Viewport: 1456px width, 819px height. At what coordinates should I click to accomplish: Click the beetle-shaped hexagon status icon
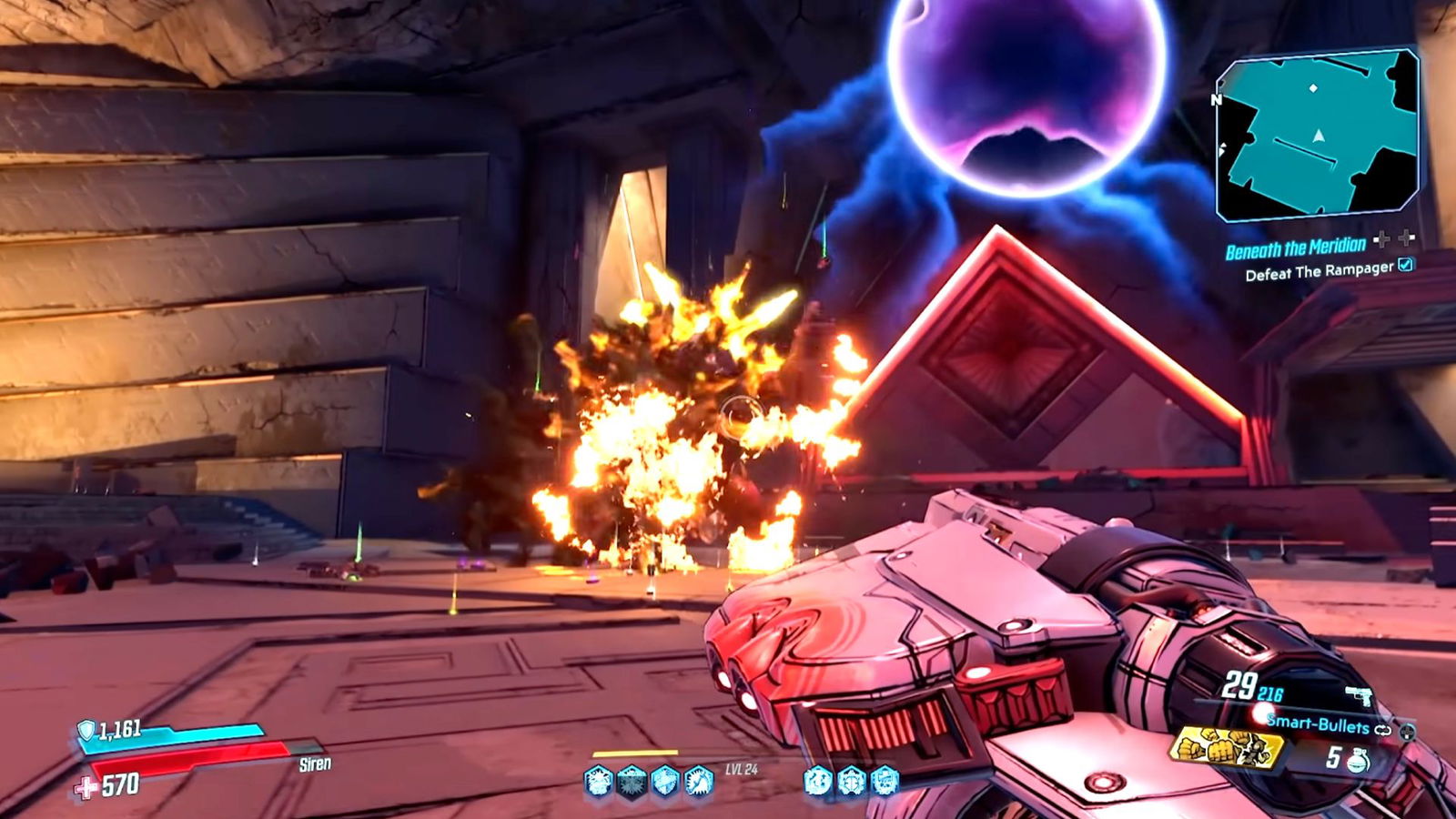click(851, 780)
